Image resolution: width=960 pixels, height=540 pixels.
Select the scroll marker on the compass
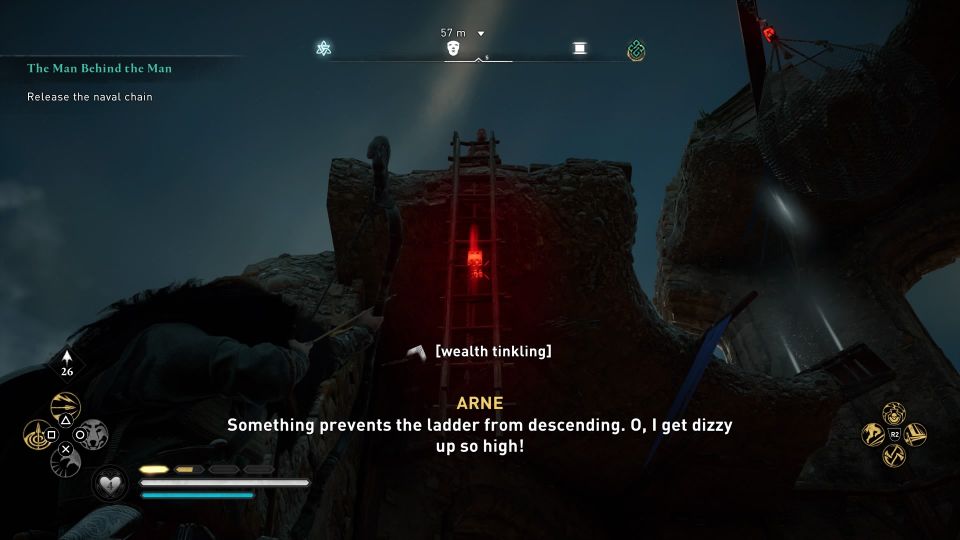pyautogui.click(x=580, y=48)
